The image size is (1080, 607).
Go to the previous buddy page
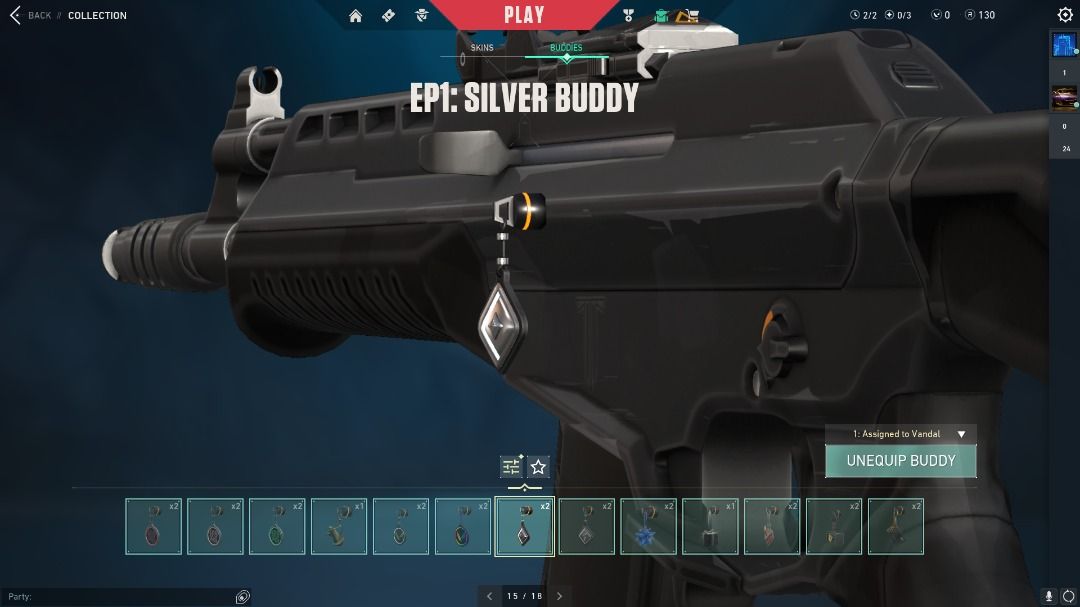tap(490, 596)
